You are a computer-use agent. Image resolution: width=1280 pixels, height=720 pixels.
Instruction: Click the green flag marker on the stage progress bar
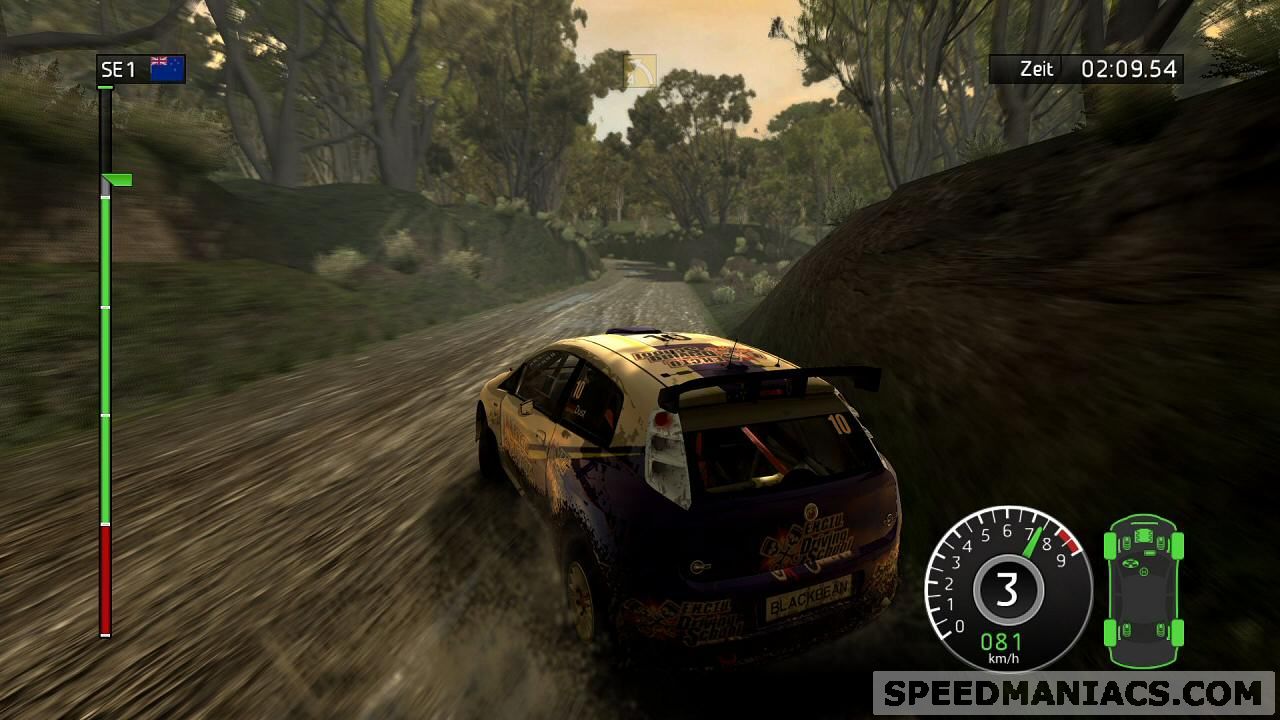(x=119, y=180)
